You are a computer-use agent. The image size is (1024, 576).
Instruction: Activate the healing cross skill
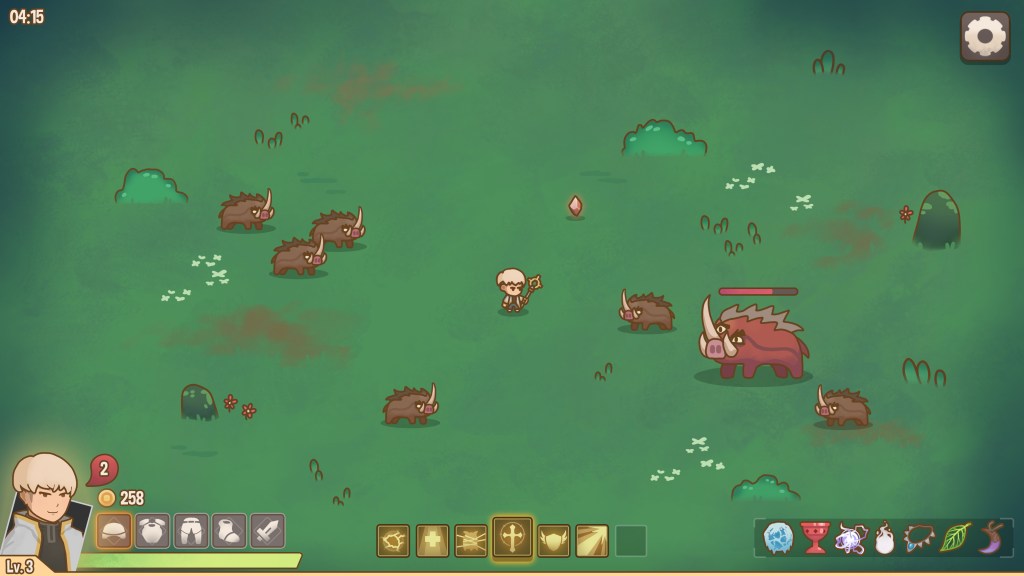pyautogui.click(x=432, y=541)
